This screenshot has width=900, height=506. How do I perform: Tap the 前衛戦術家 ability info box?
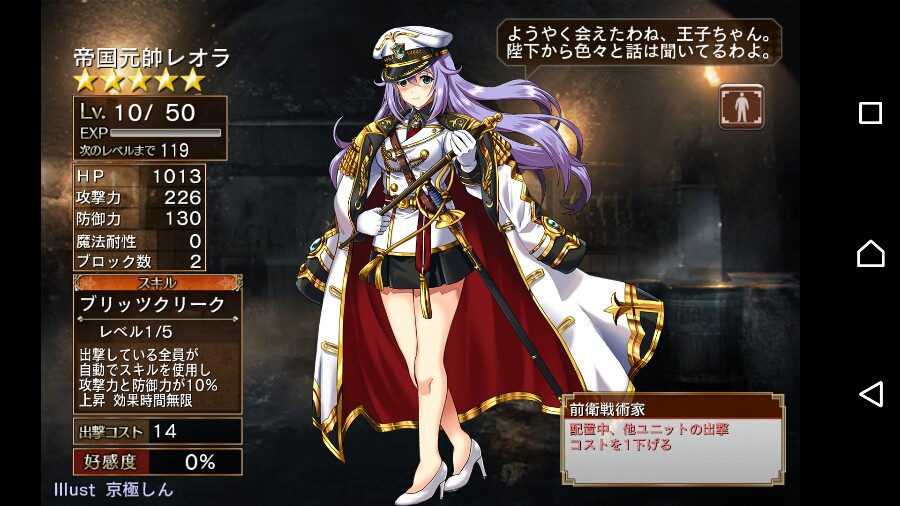tap(671, 431)
